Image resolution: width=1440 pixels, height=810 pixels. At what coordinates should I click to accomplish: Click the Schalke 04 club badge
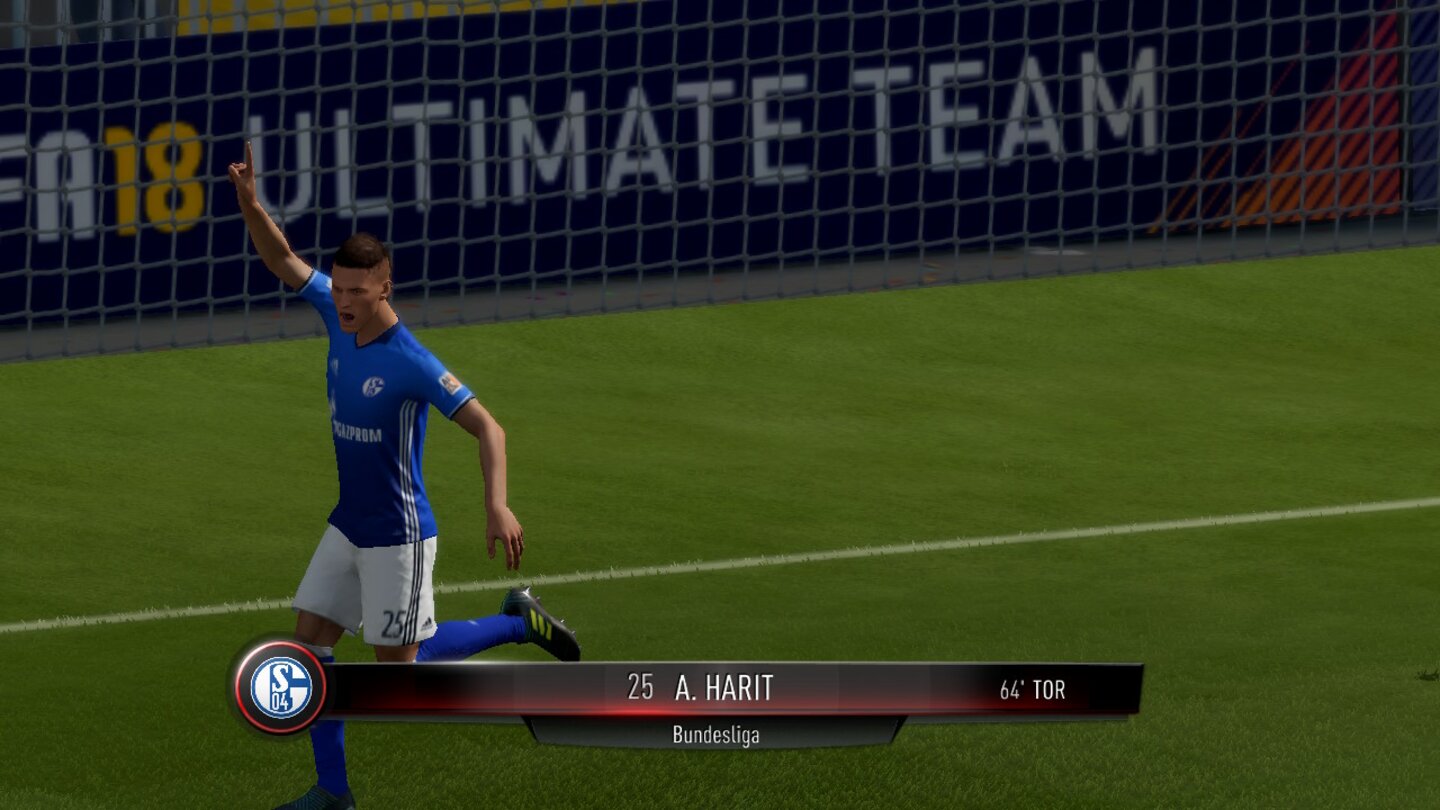pyautogui.click(x=283, y=689)
